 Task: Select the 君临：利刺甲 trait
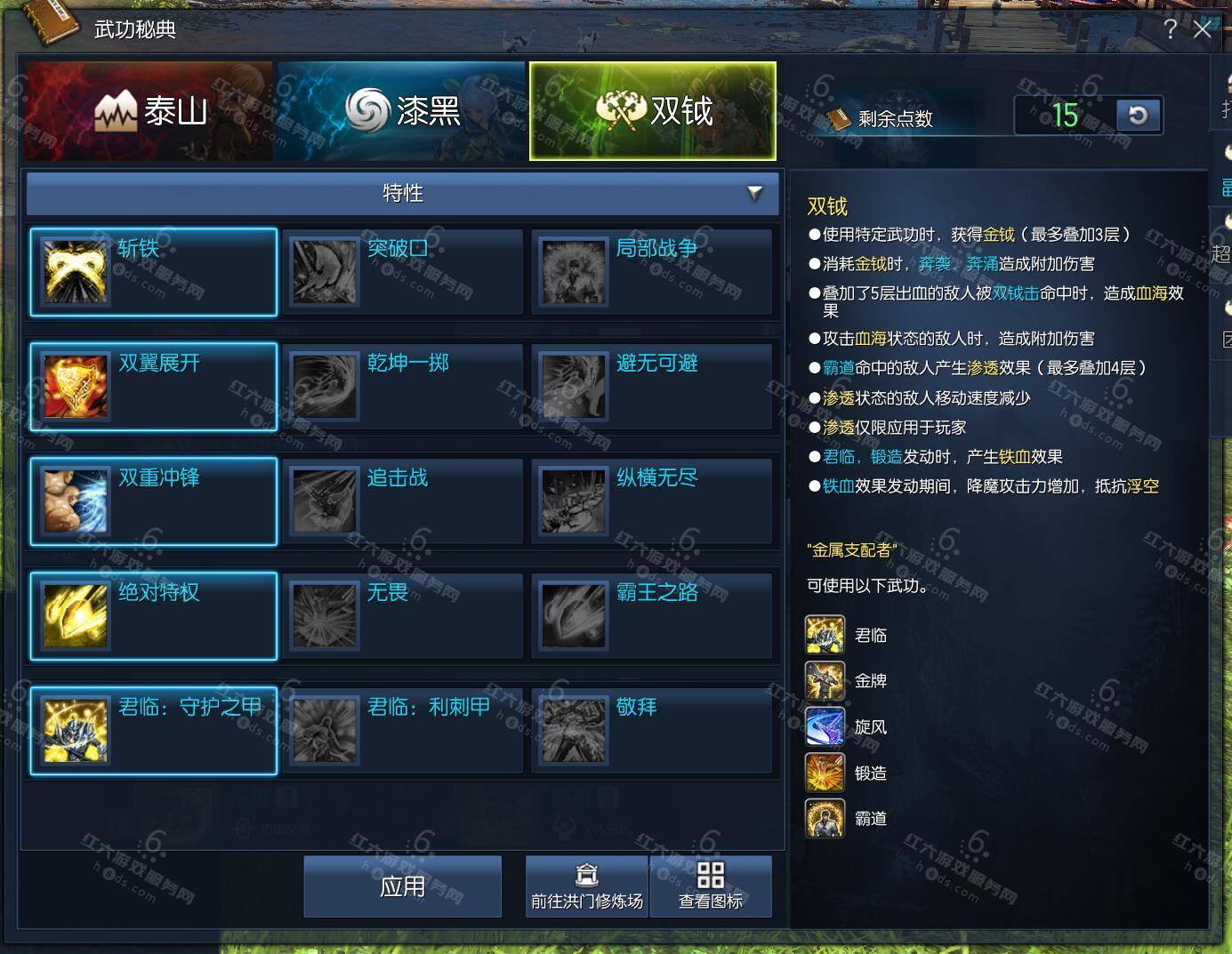[403, 731]
